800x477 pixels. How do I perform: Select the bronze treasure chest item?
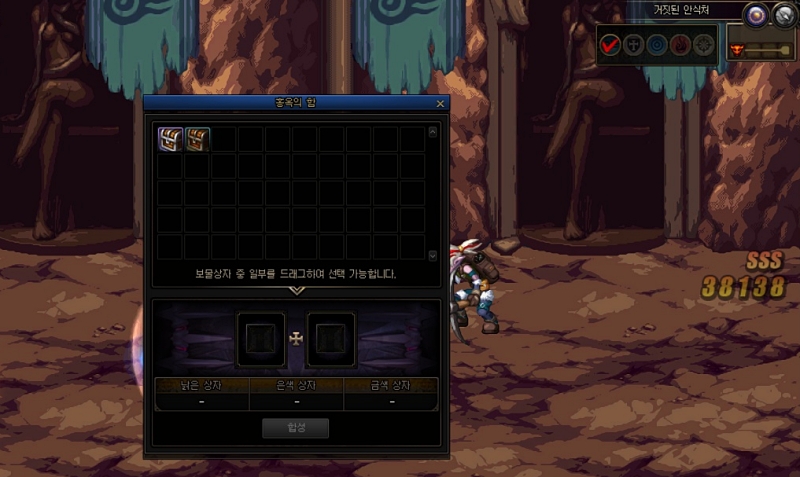coord(197,138)
